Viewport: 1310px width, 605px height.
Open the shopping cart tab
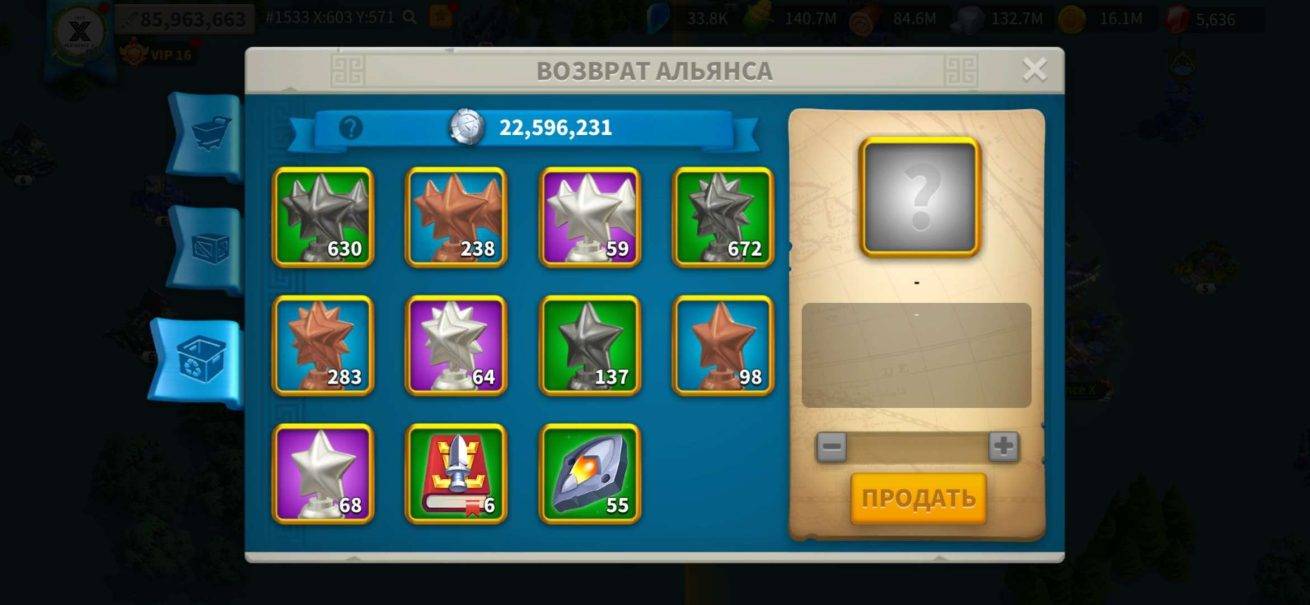coord(207,135)
